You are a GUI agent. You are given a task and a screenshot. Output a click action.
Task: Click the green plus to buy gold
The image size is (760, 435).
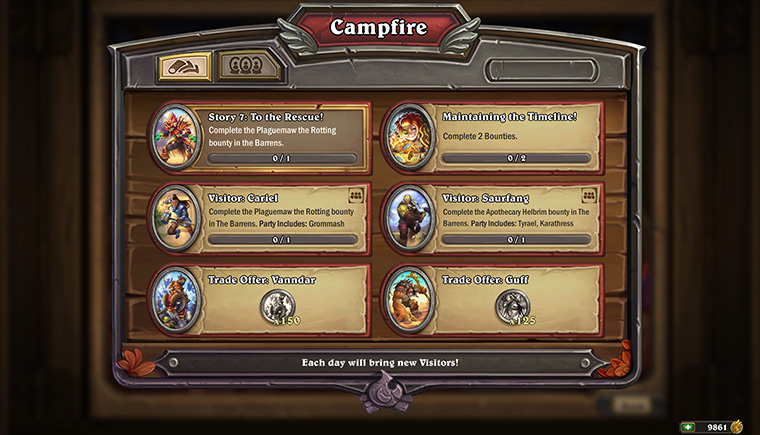[687, 427]
